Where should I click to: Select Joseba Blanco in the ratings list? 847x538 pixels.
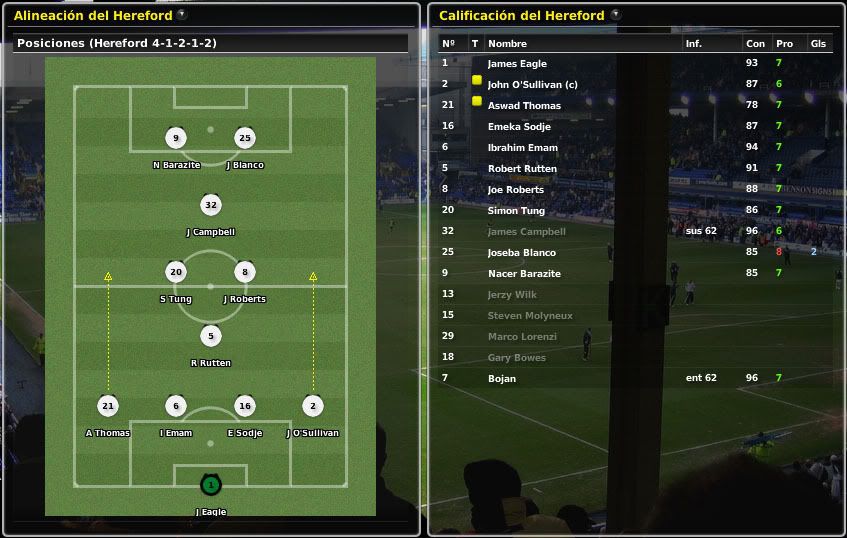pyautogui.click(x=521, y=253)
